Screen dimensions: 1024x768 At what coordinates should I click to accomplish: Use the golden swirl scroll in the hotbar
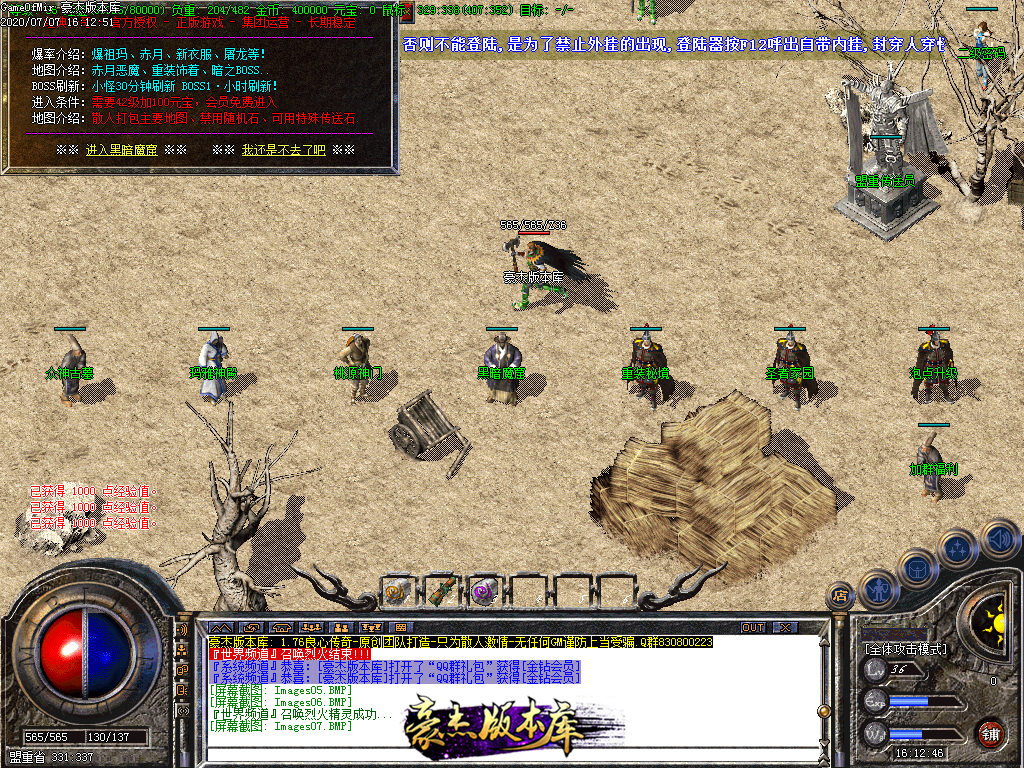(x=397, y=592)
